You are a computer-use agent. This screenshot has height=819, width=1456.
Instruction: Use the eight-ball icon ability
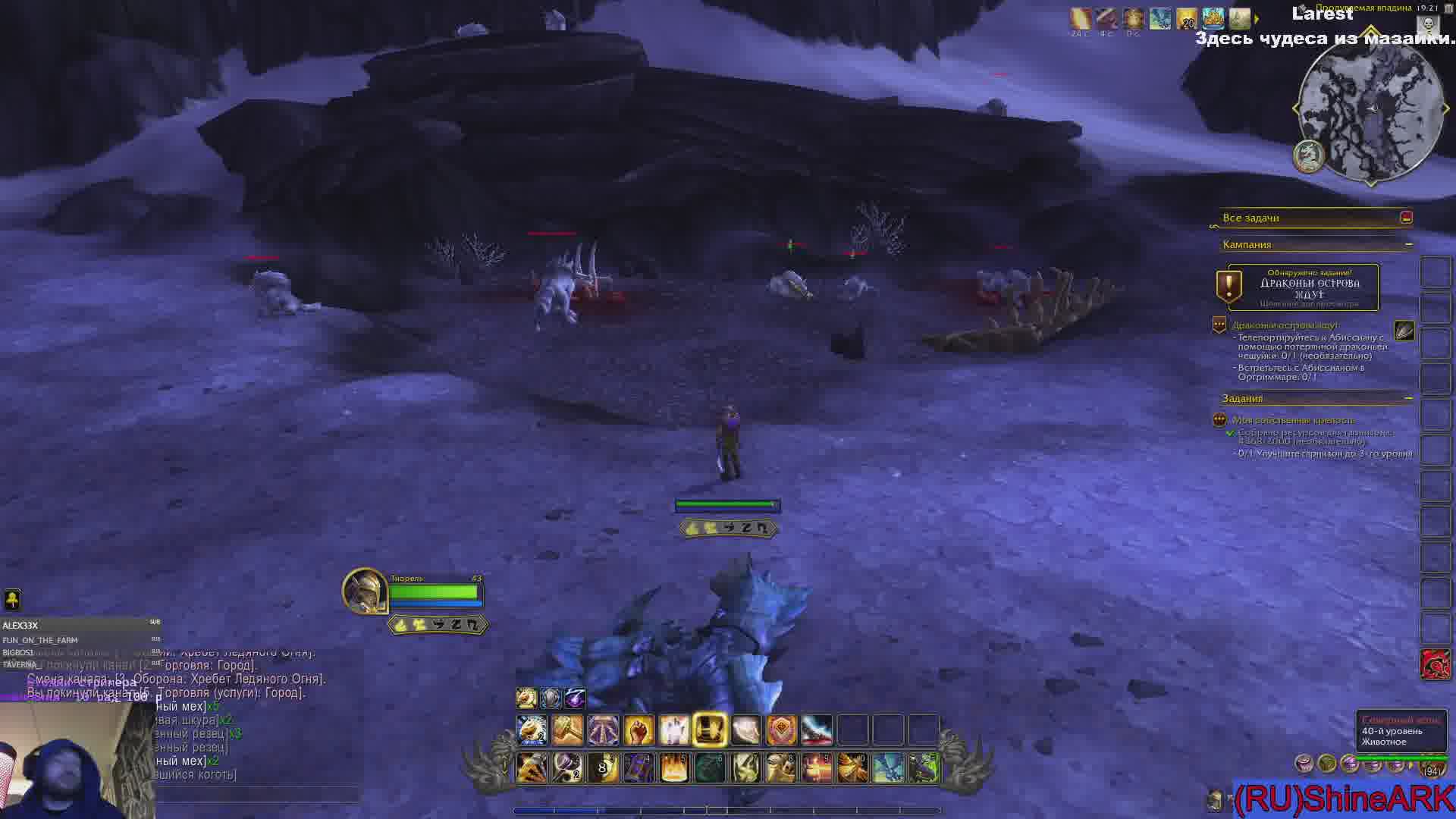click(602, 768)
